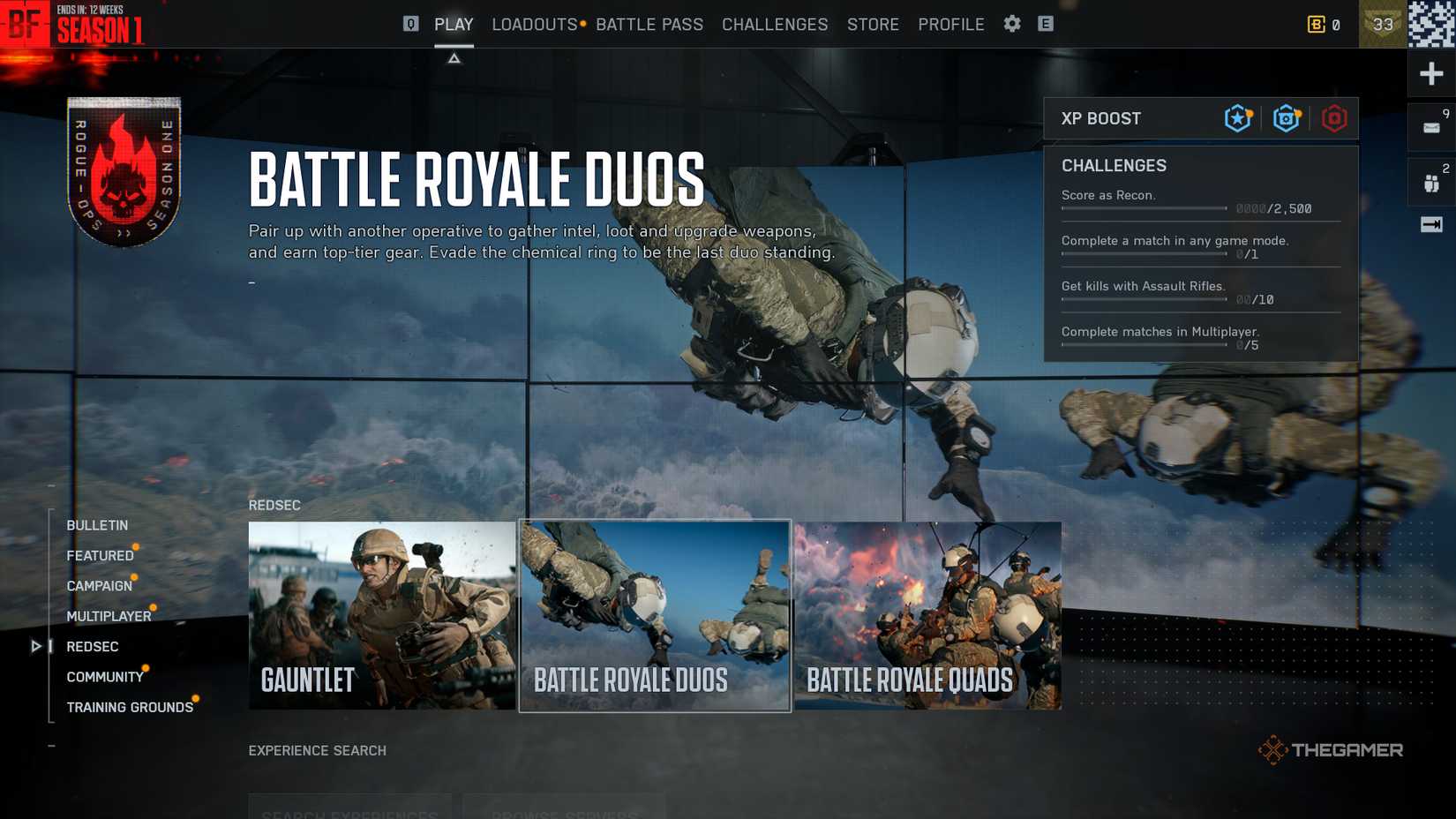Select TRAINING GROUNDS in the sidebar
The height and width of the screenshot is (819, 1456).
[x=130, y=707]
